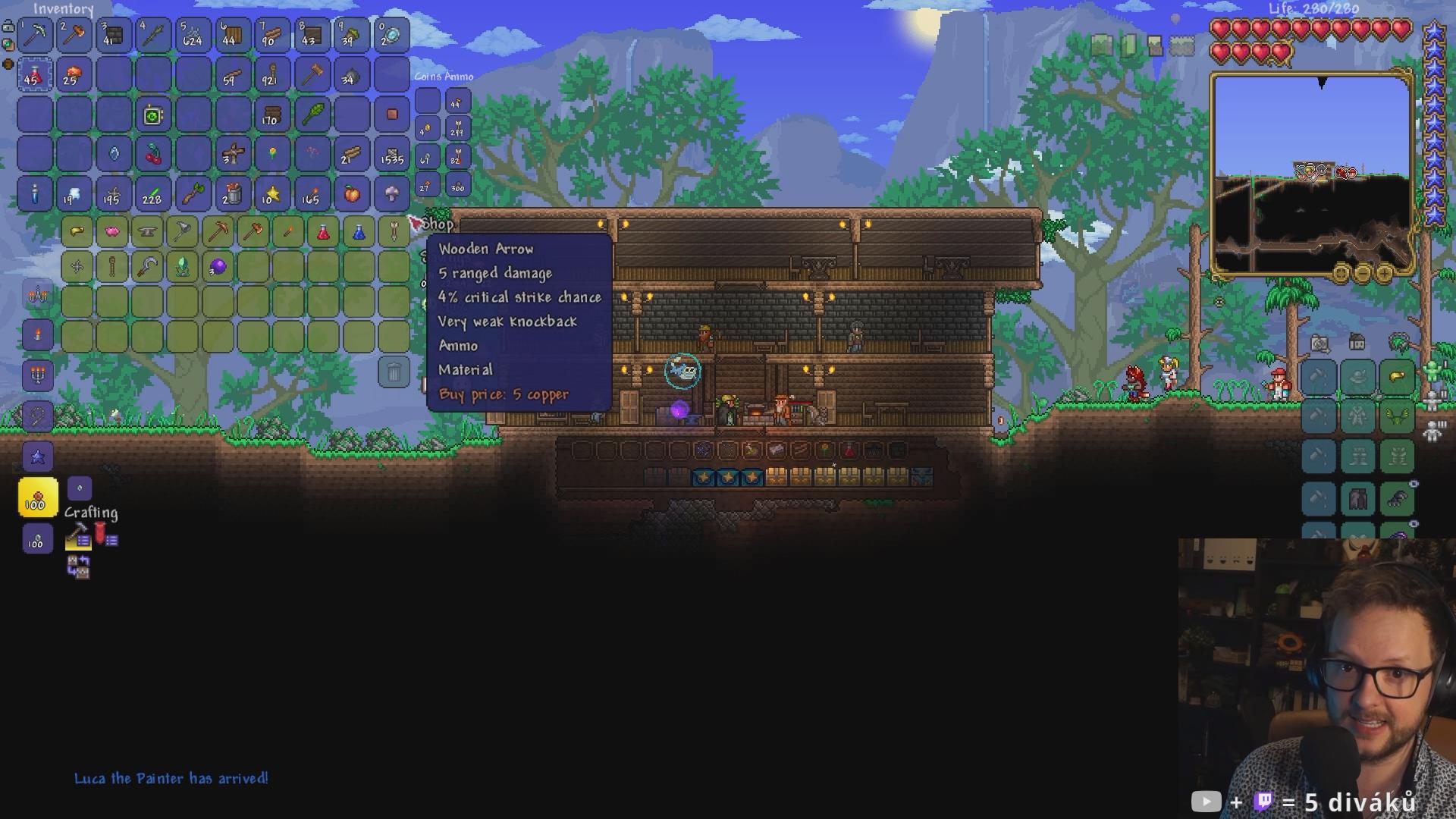Select the cherries in the inventory
The image size is (1456, 819).
[153, 155]
